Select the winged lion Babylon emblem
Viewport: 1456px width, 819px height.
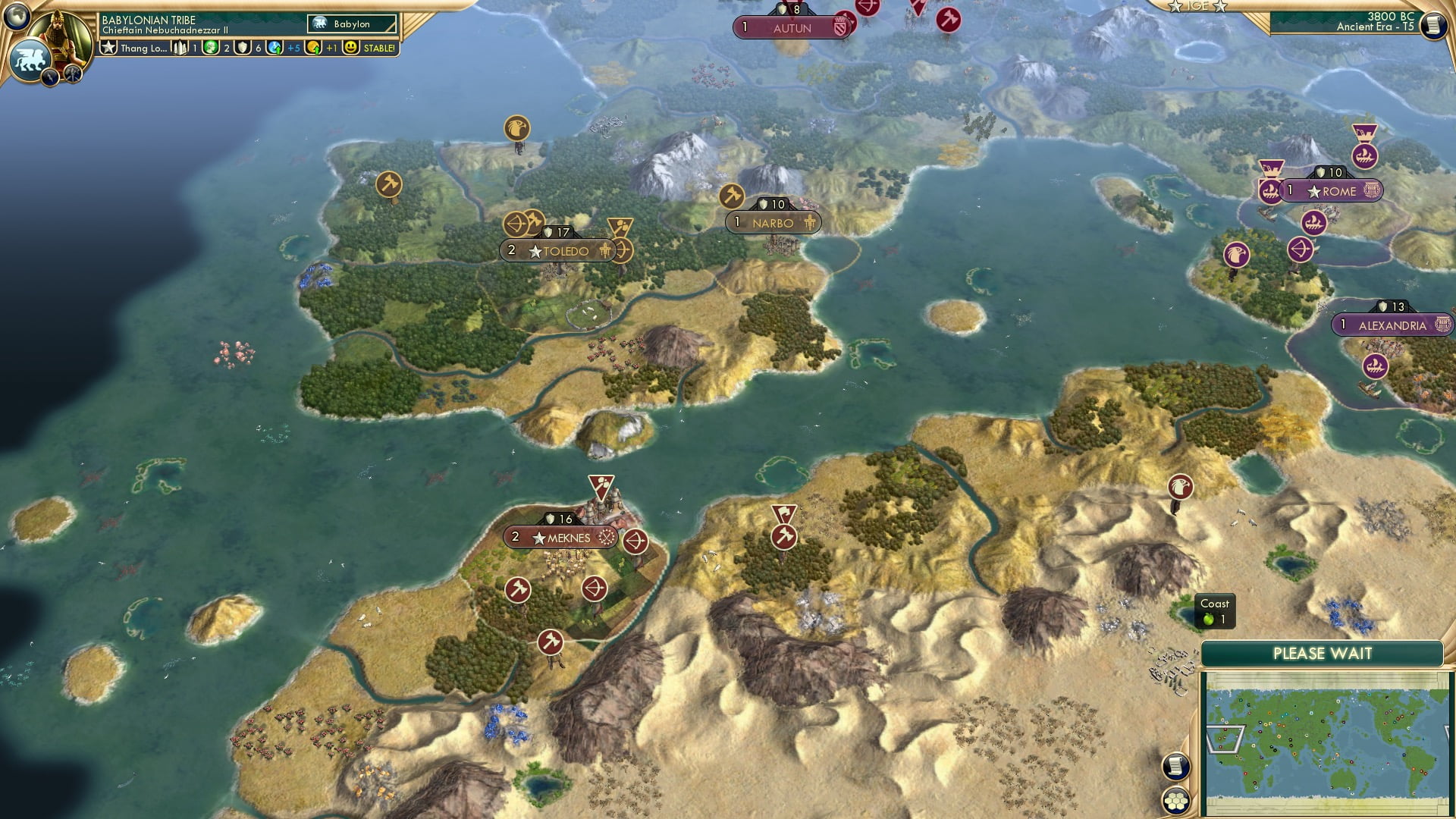tap(29, 60)
